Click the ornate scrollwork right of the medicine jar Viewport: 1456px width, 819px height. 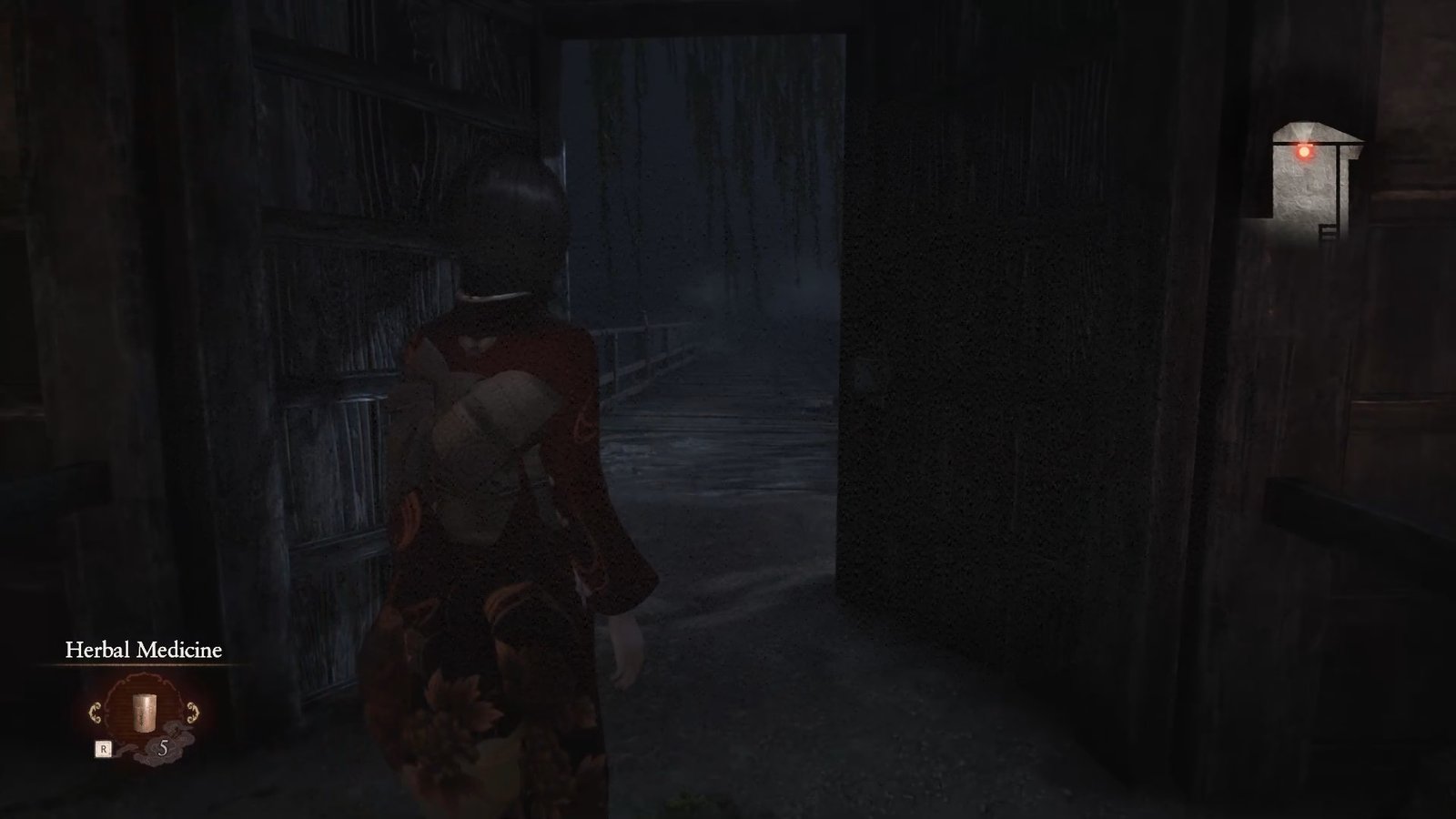193,712
